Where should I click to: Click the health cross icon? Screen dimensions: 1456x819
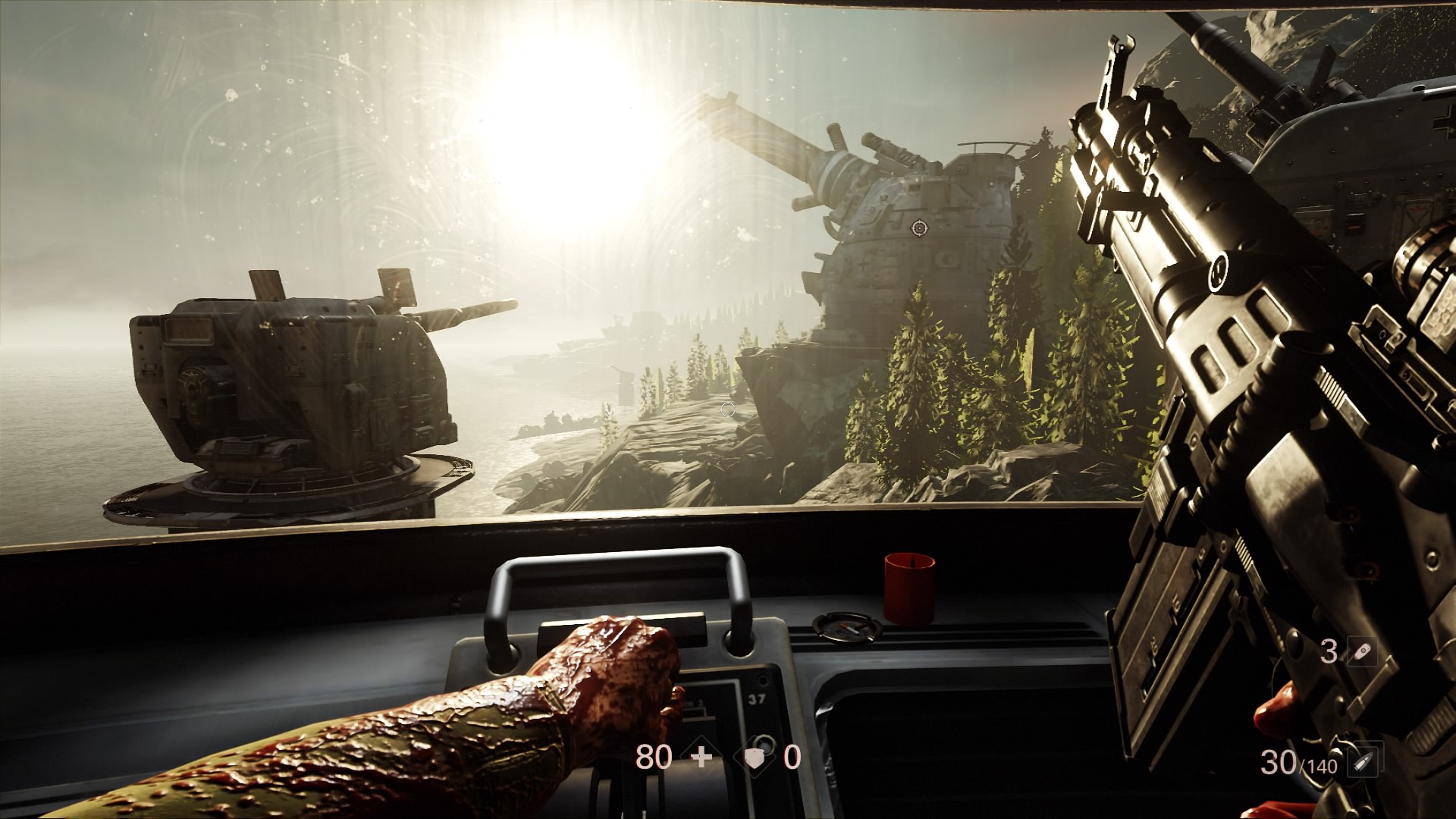702,758
